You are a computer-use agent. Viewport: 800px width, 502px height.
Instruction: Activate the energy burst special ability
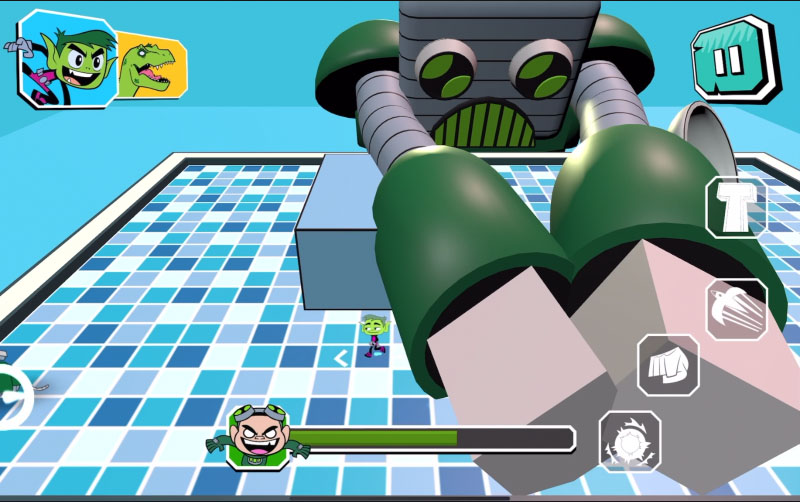629,441
